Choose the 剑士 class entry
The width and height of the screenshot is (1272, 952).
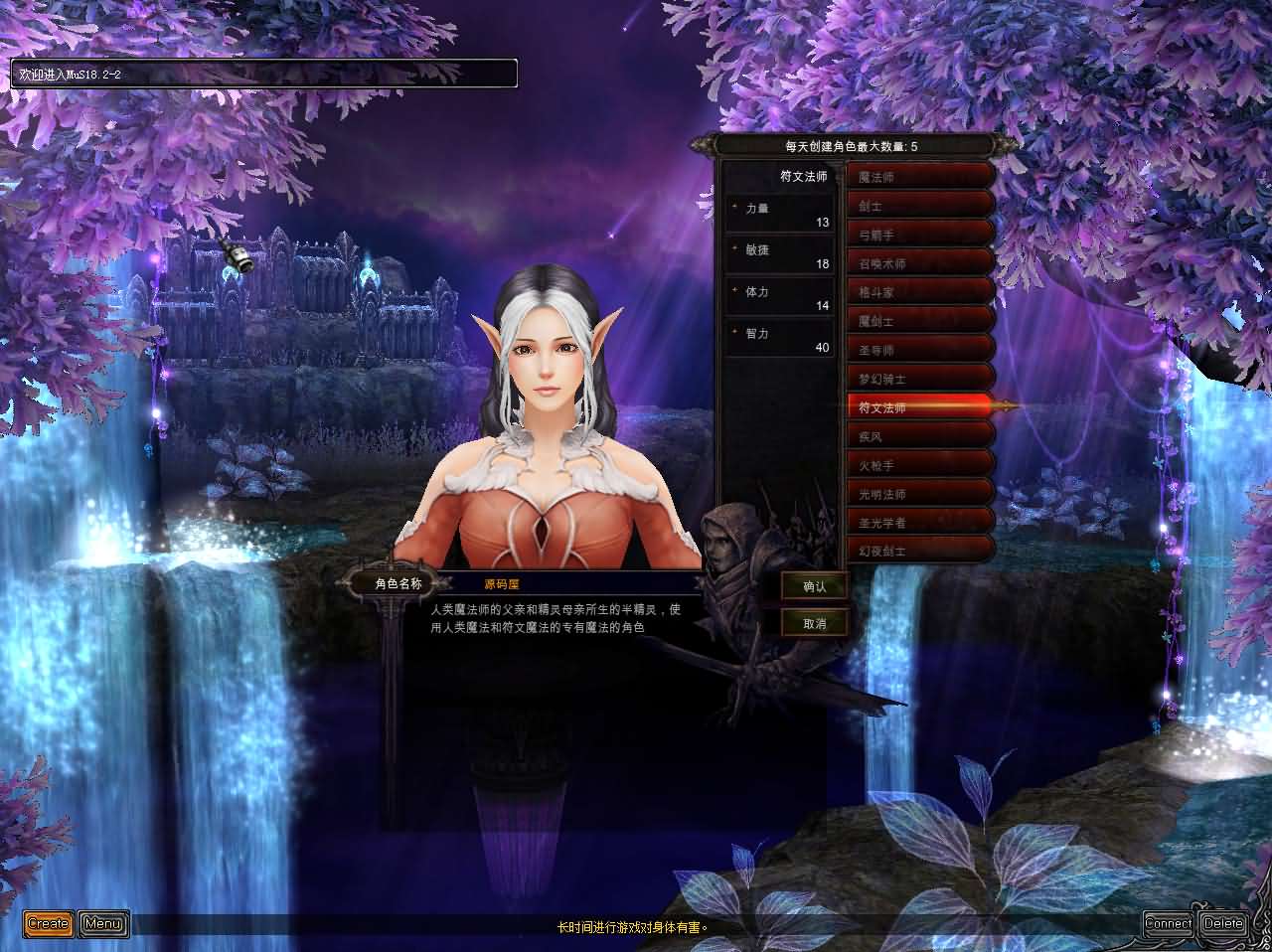[919, 206]
